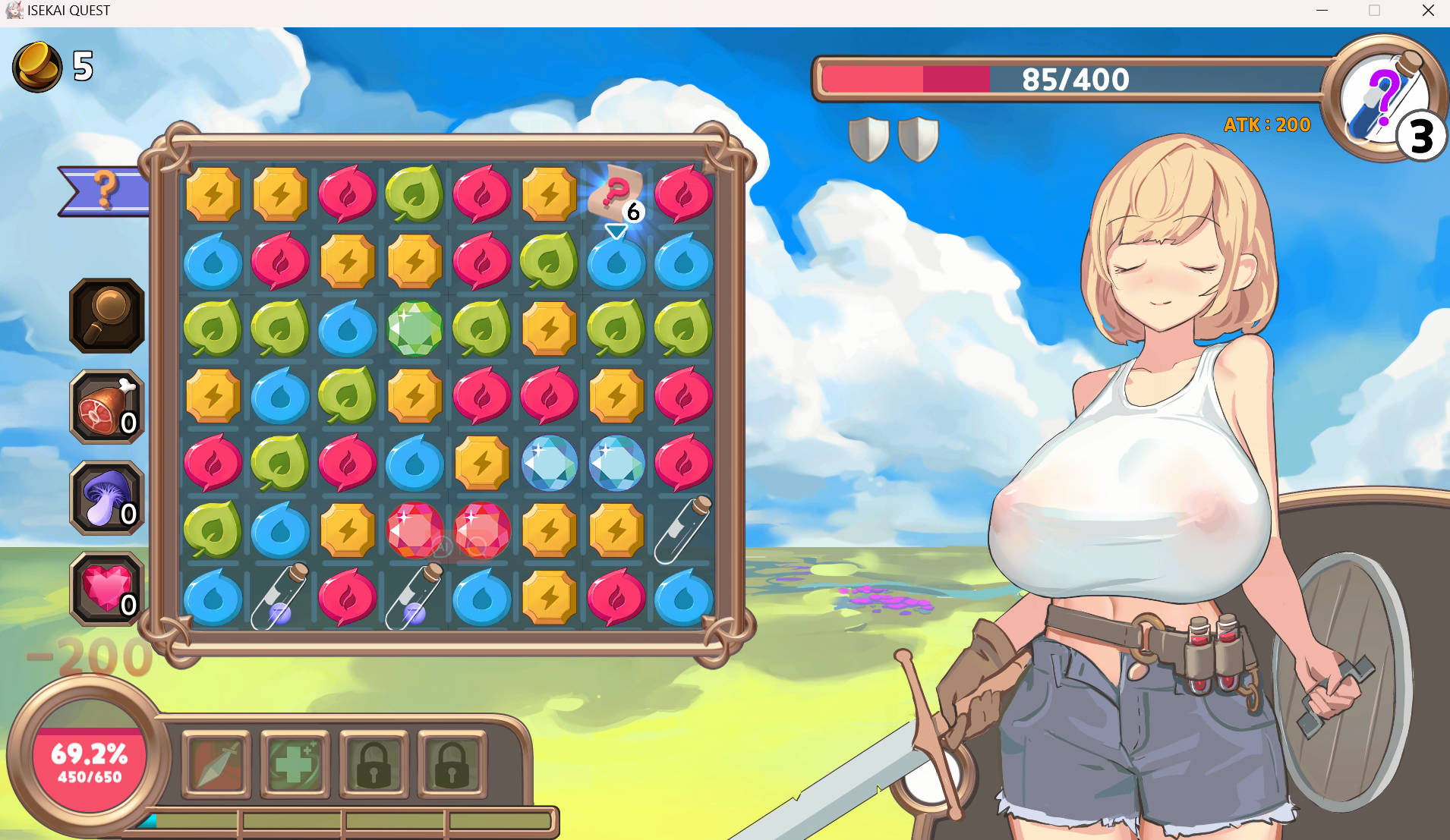1450x840 pixels.
Task: Use the meat item slot
Action: click(107, 407)
